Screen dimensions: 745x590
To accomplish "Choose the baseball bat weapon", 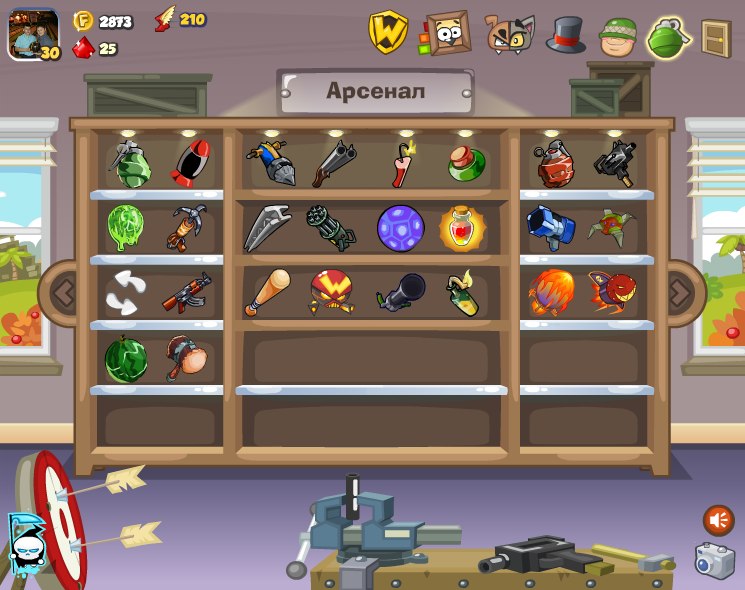I will (266, 292).
